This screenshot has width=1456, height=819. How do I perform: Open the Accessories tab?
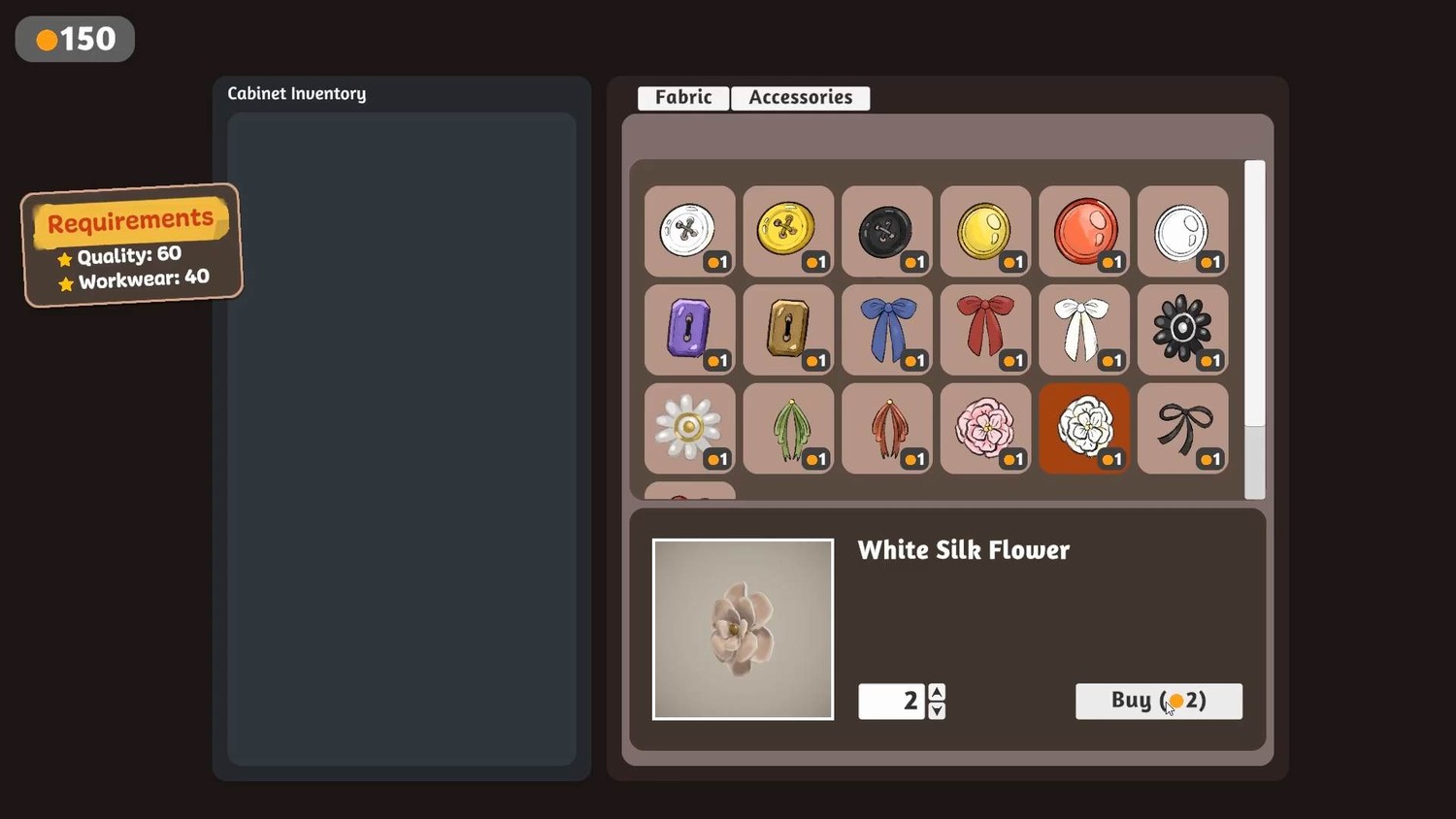click(x=800, y=98)
